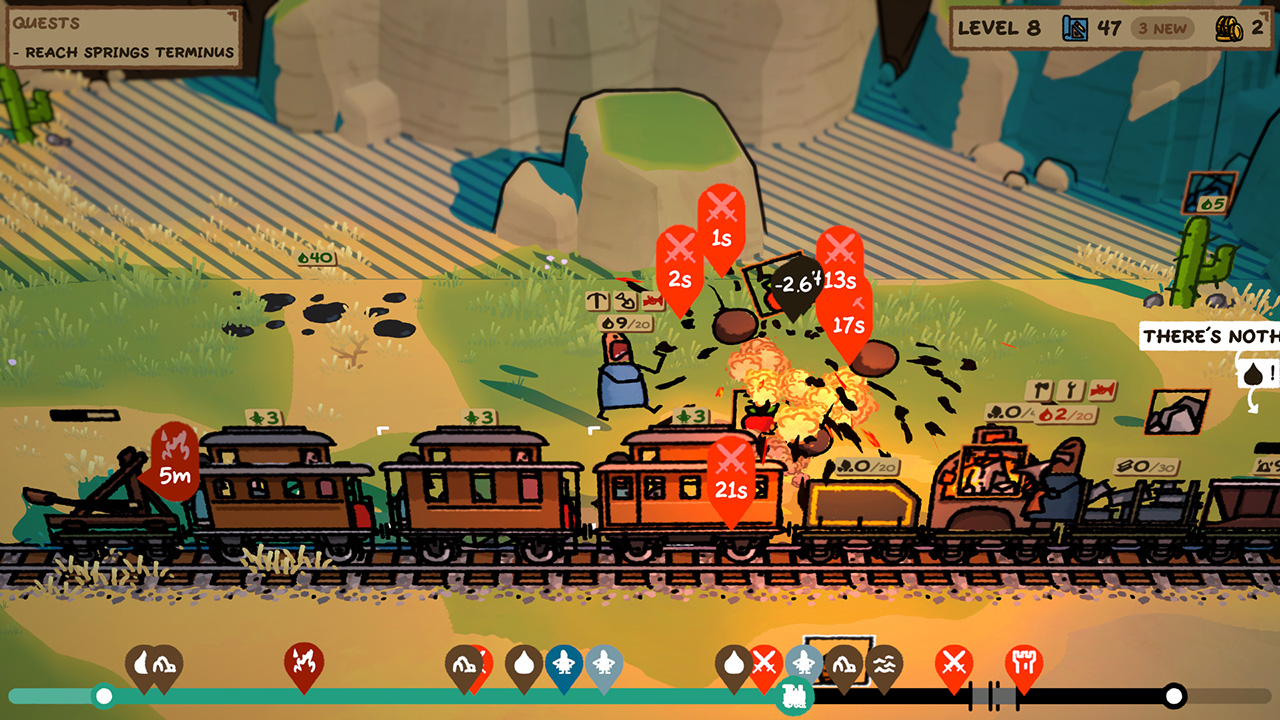Select the wrench repair tool
The image size is (1280, 720).
[1070, 390]
